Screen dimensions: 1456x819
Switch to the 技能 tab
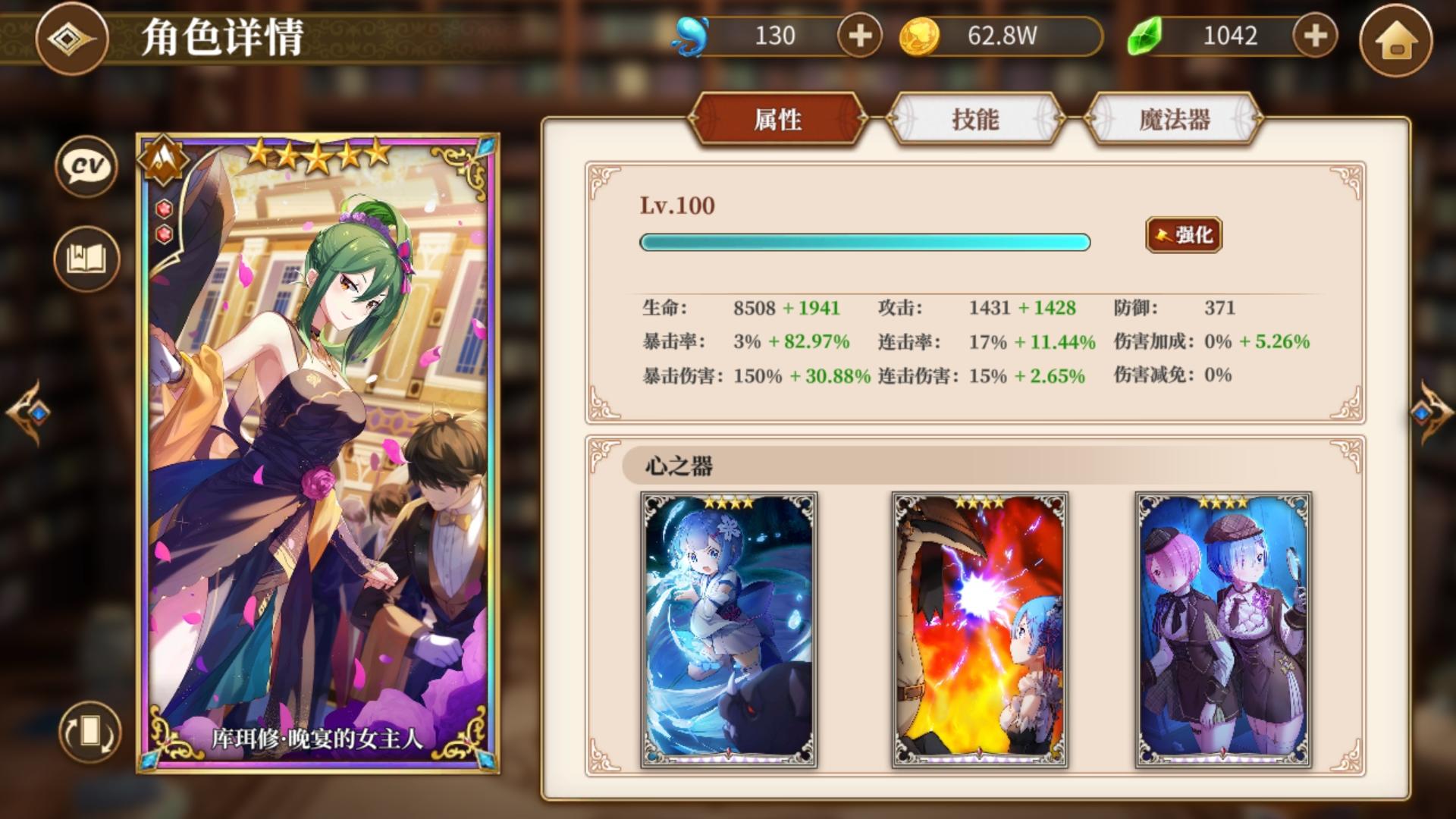977,119
